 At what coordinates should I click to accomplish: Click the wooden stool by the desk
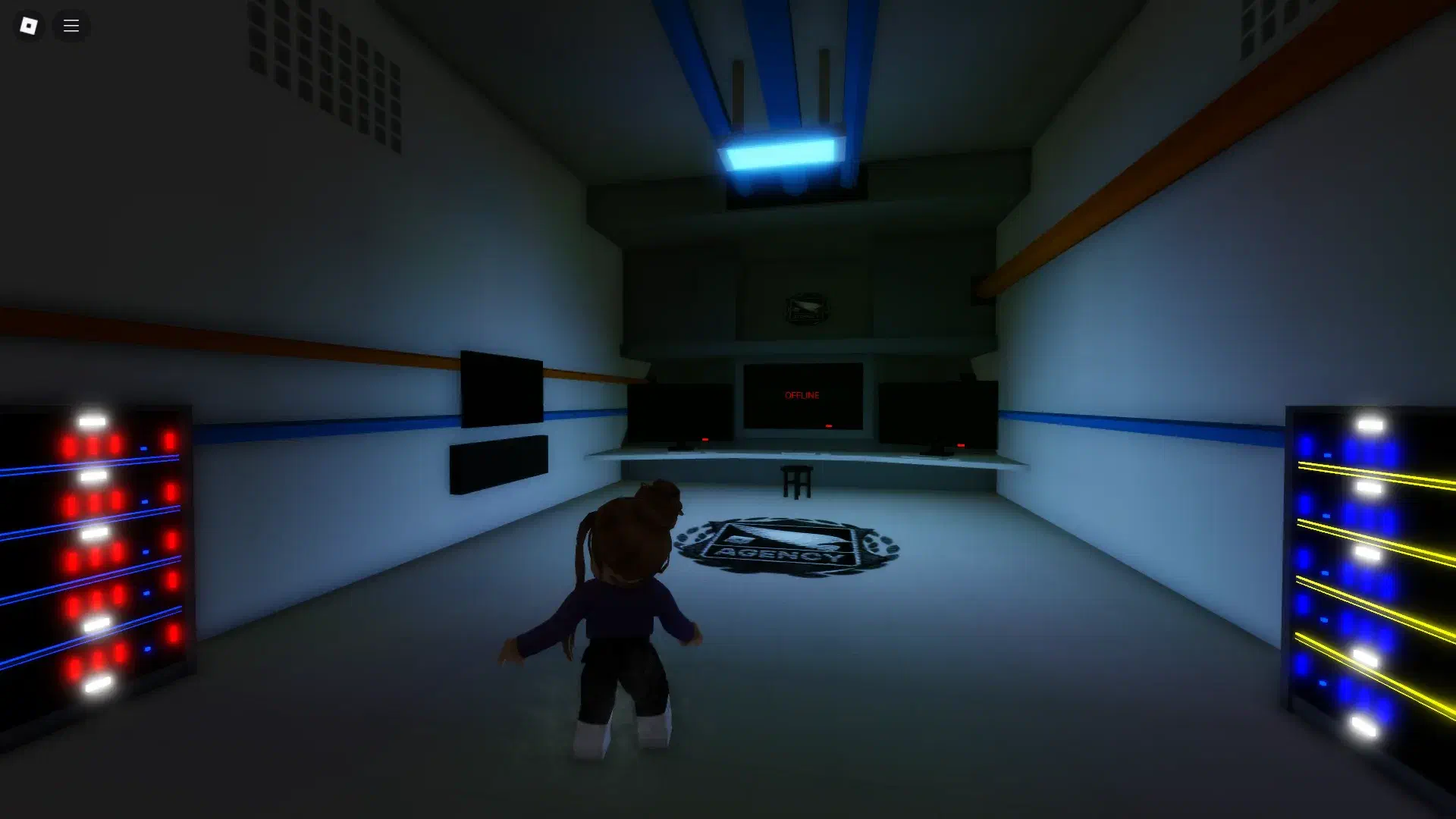[796, 482]
